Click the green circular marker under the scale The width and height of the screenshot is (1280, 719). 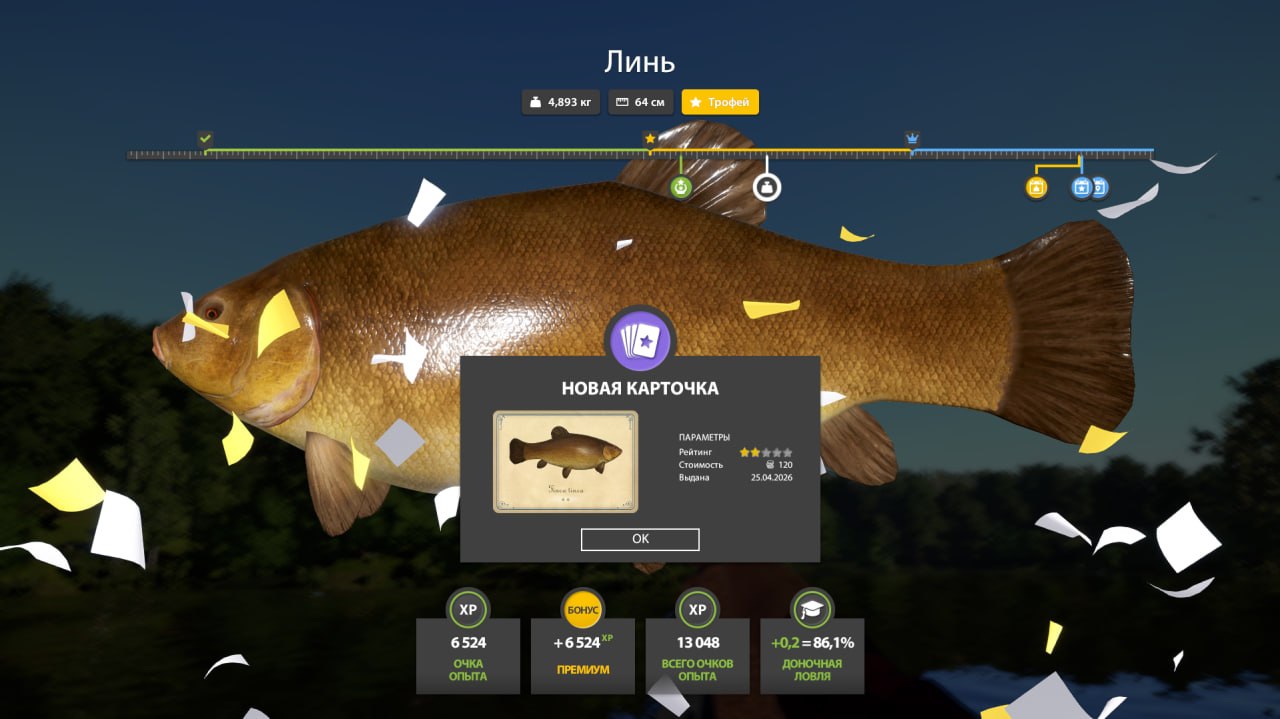click(681, 187)
